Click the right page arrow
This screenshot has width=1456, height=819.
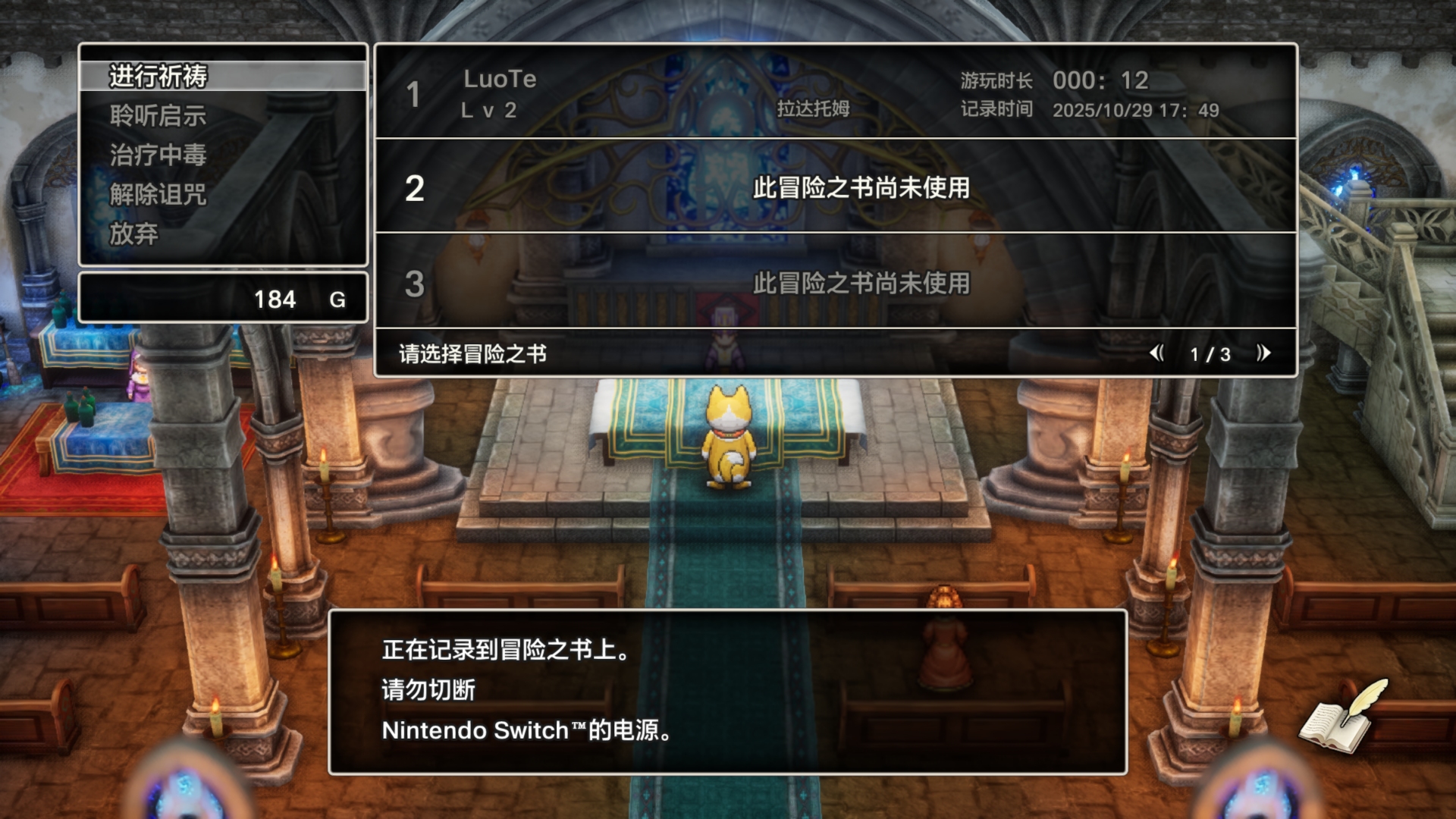[1261, 353]
